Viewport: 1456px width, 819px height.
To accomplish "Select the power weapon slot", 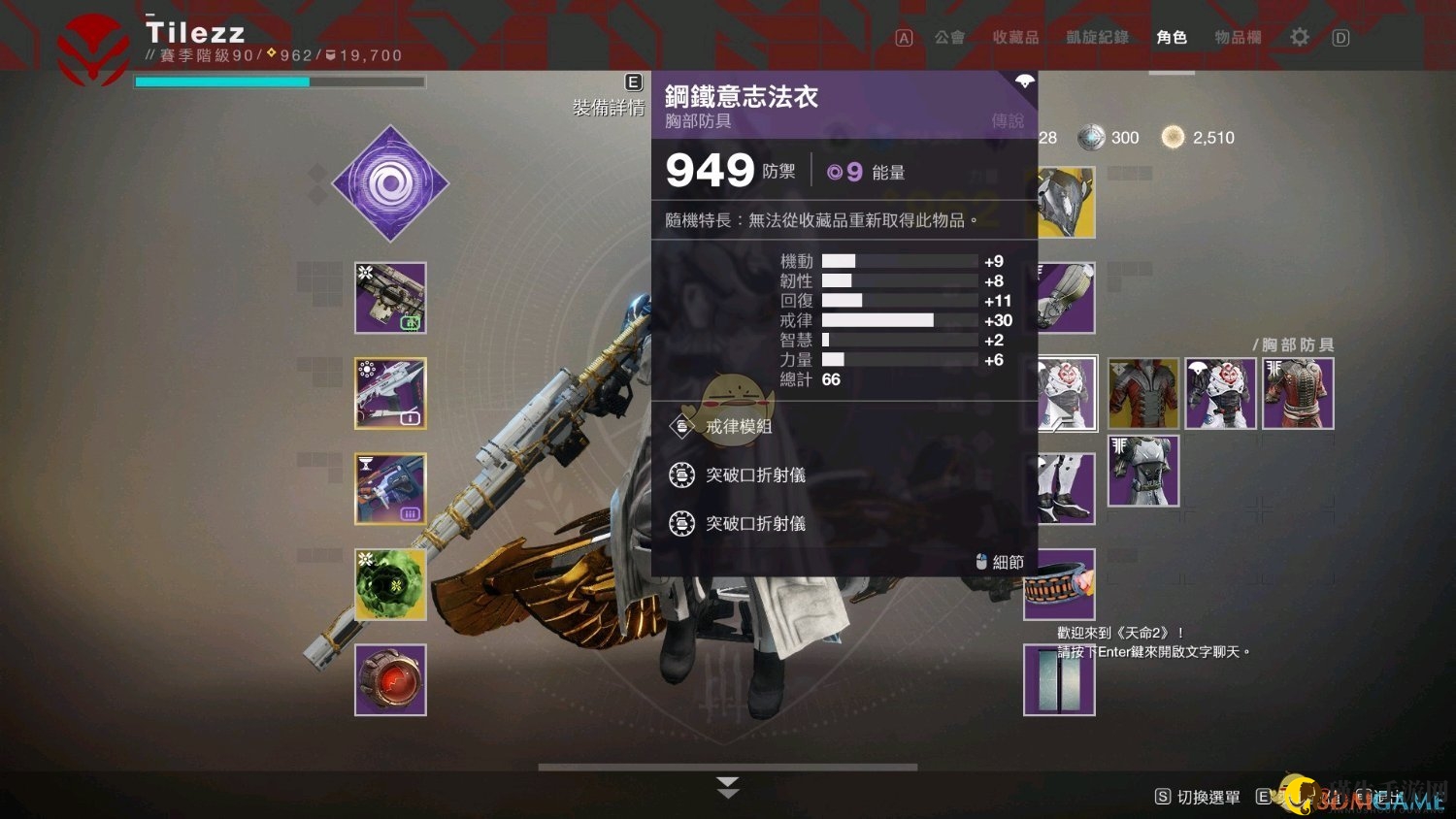I will pyautogui.click(x=390, y=488).
